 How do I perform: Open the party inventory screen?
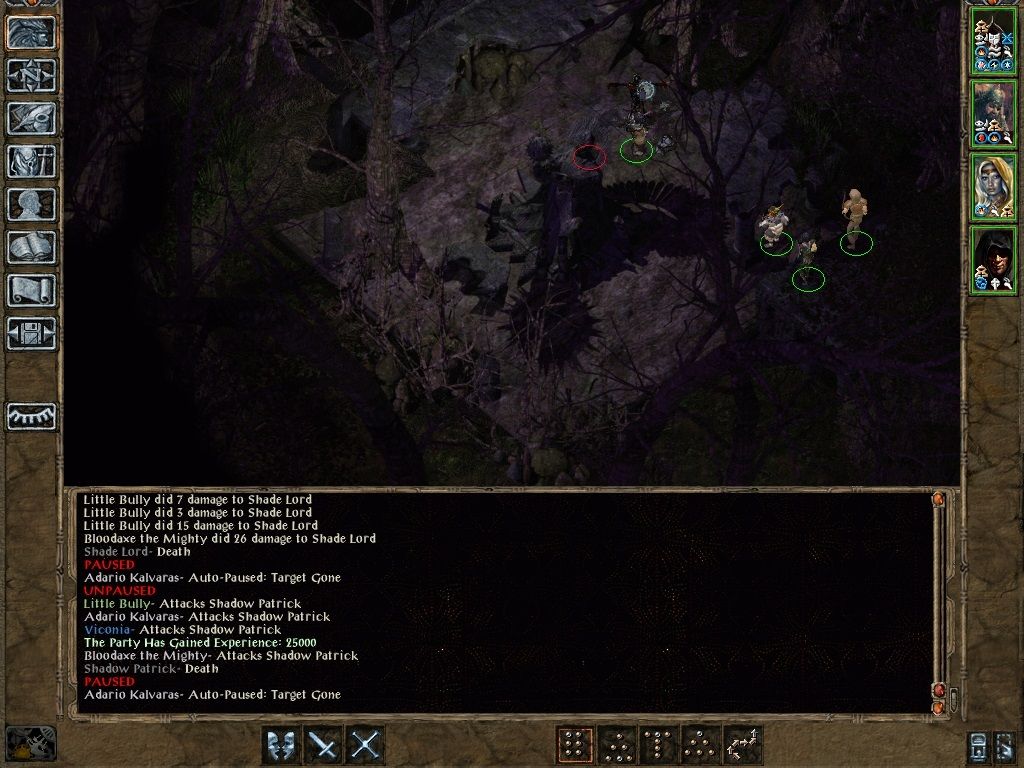tap(31, 161)
